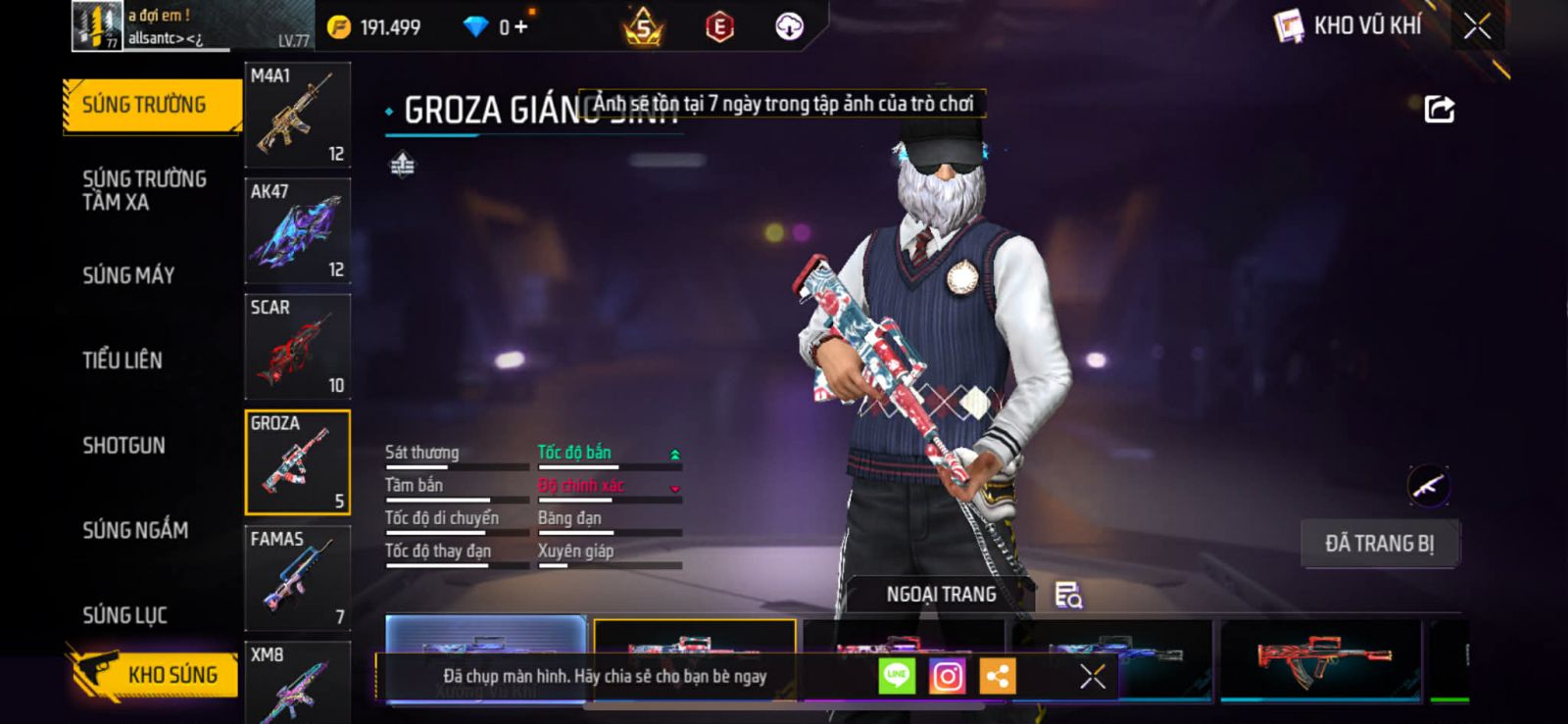Viewport: 1568px width, 724px height.
Task: Click the ĐÃ TRANG BỊ button
Action: (1379, 544)
